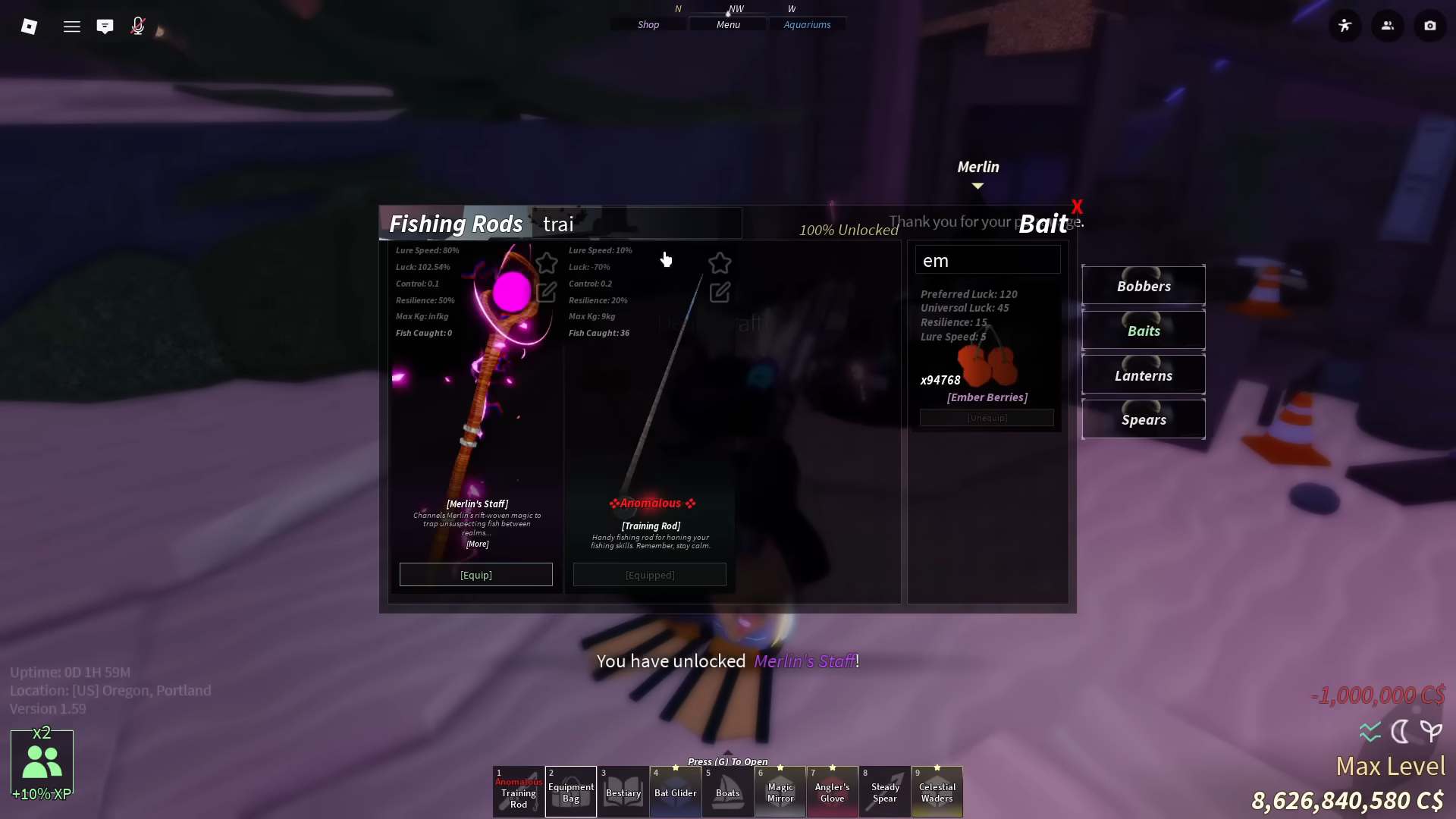Click [Equip] on Merlin's Staff
This screenshot has height=819, width=1456.
pos(475,574)
